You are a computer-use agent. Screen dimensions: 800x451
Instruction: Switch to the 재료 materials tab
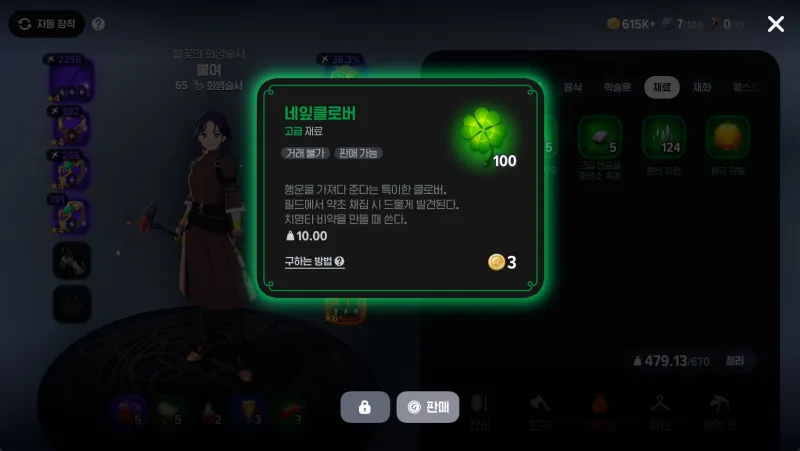(x=661, y=87)
